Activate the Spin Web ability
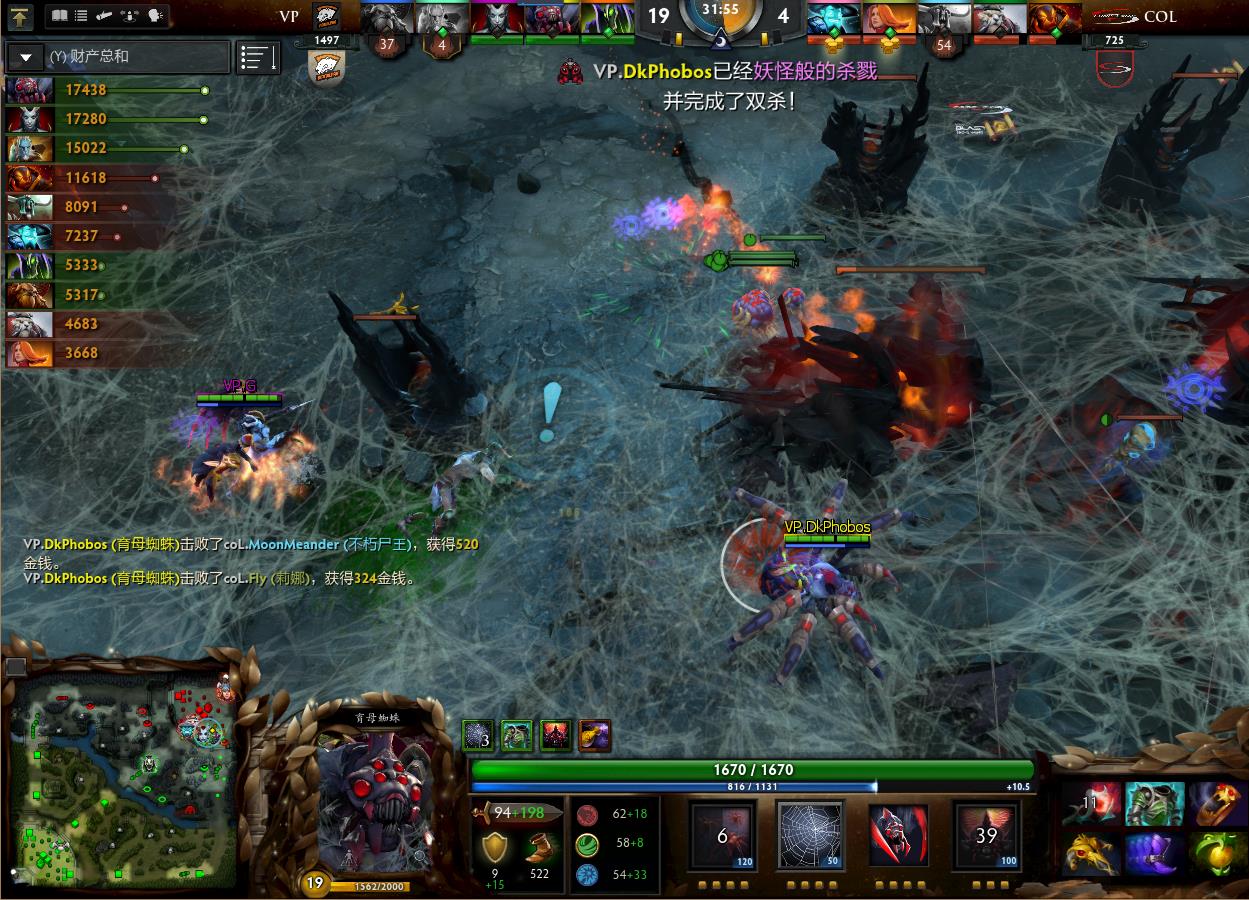Viewport: 1249px width, 900px height. 809,835
